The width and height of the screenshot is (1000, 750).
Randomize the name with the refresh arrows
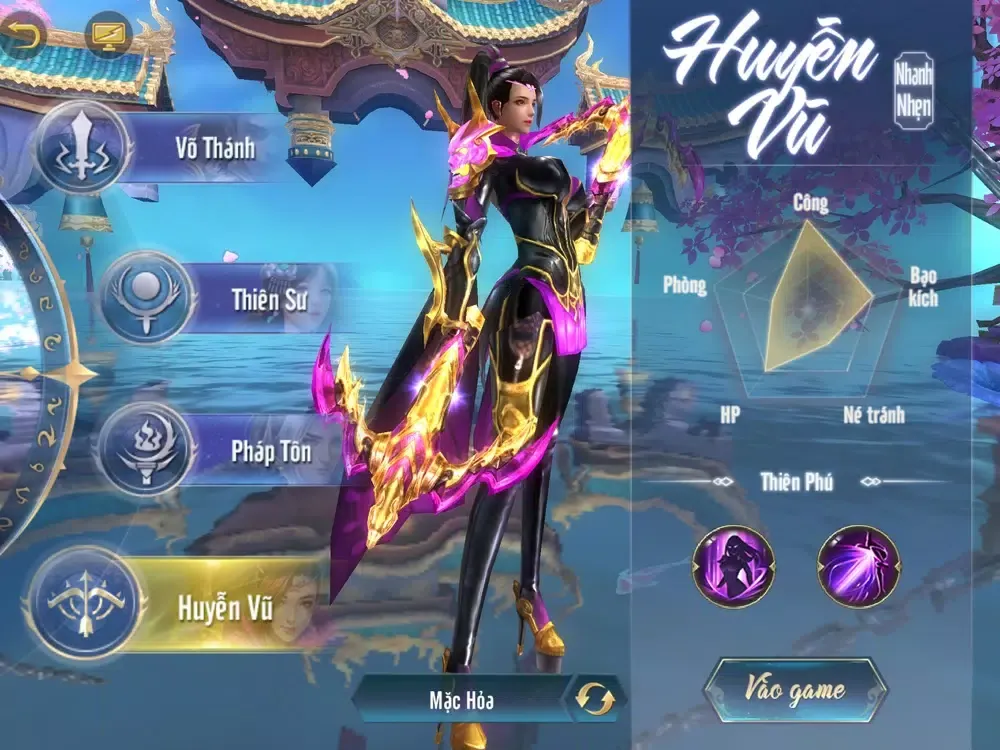point(595,699)
